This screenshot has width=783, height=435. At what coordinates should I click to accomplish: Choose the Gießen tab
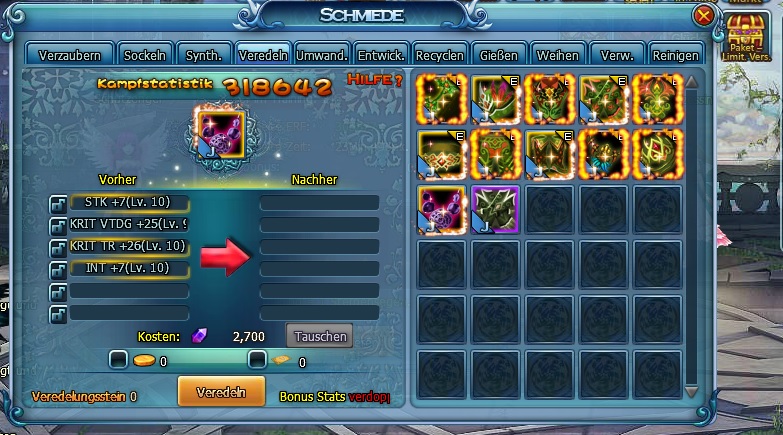(498, 55)
